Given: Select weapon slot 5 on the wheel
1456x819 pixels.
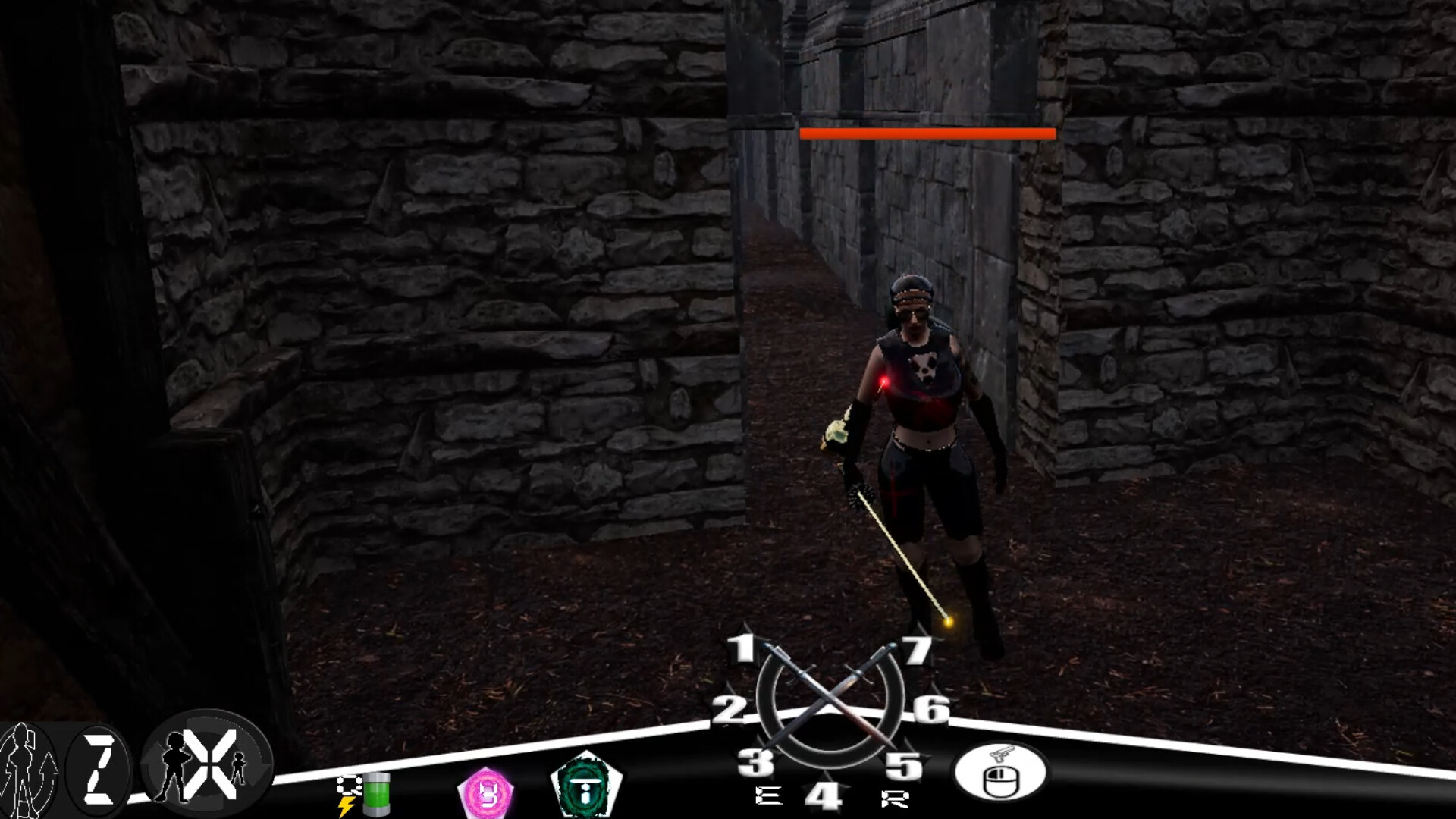Looking at the screenshot, I should click(904, 766).
